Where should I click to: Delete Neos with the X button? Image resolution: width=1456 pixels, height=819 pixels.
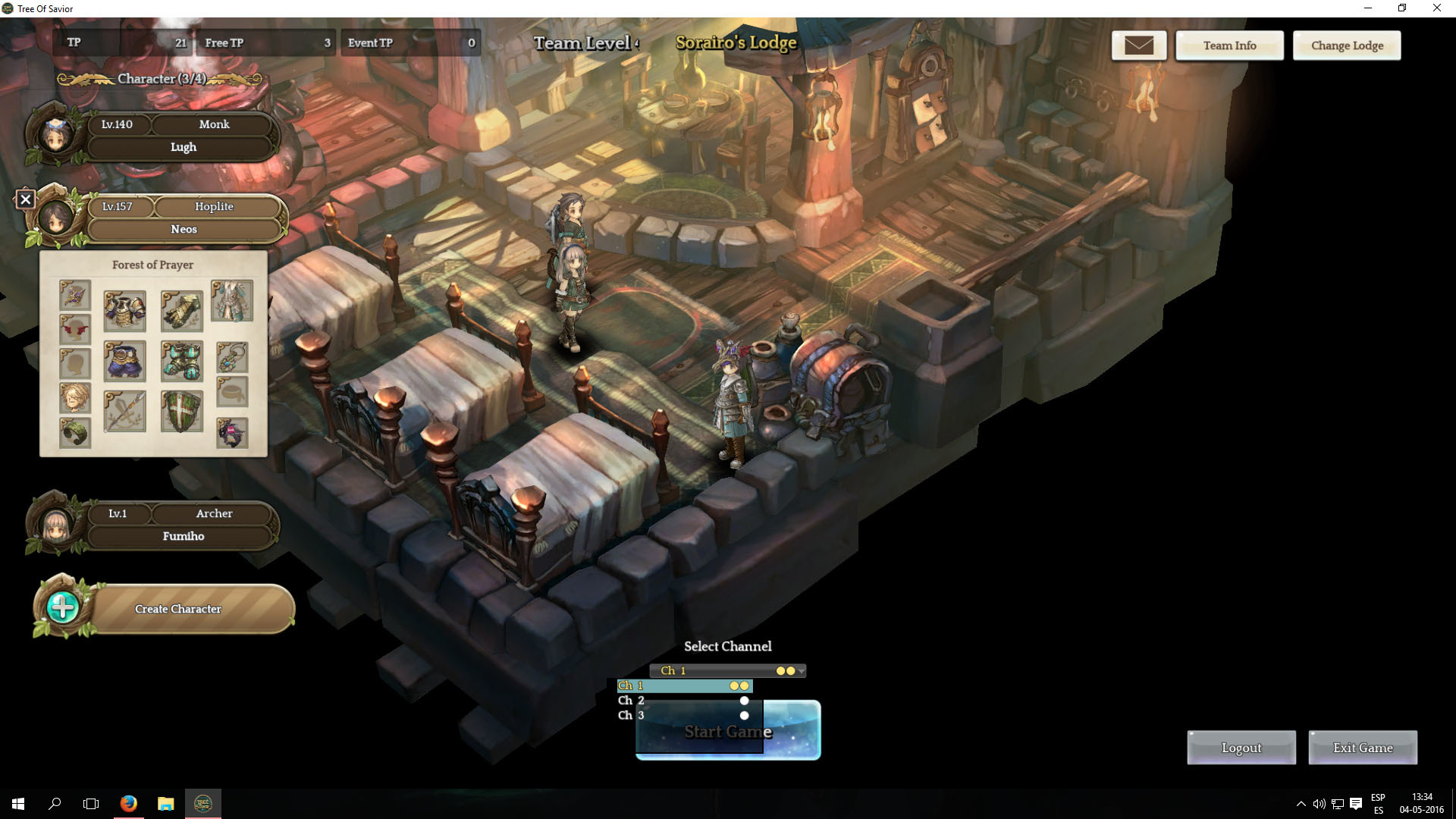(26, 199)
